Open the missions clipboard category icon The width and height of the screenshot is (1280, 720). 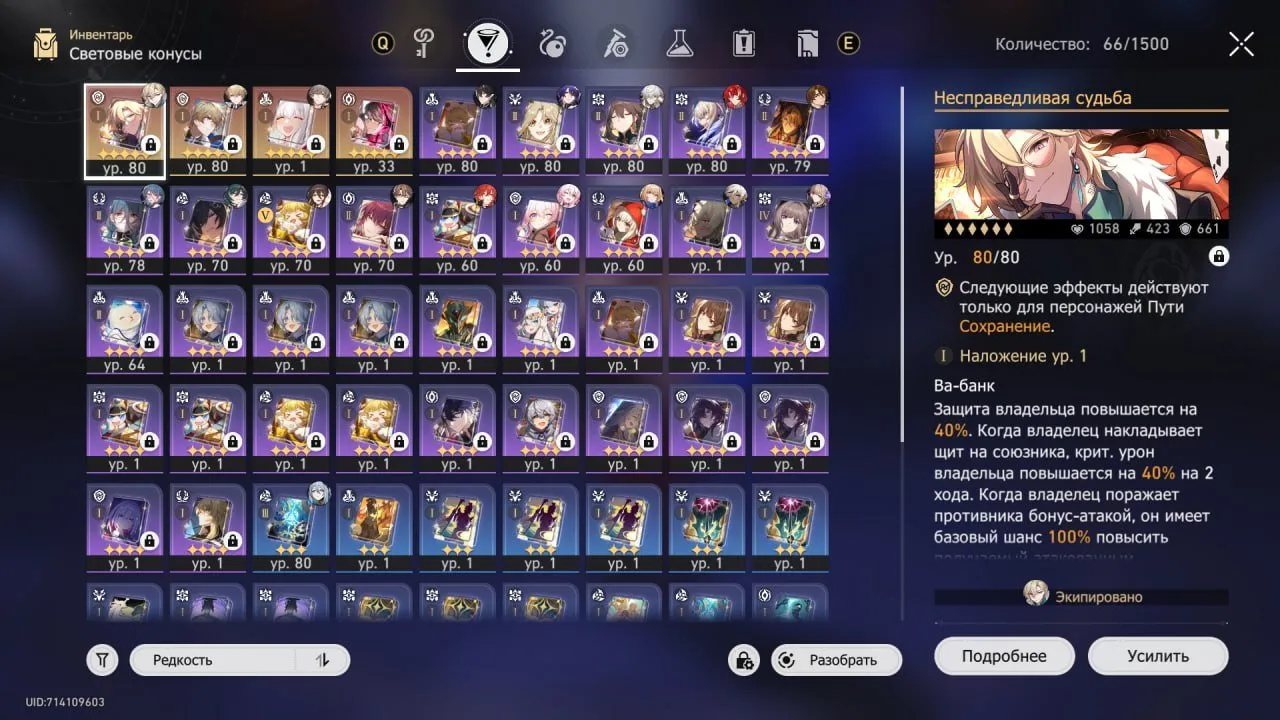743,44
